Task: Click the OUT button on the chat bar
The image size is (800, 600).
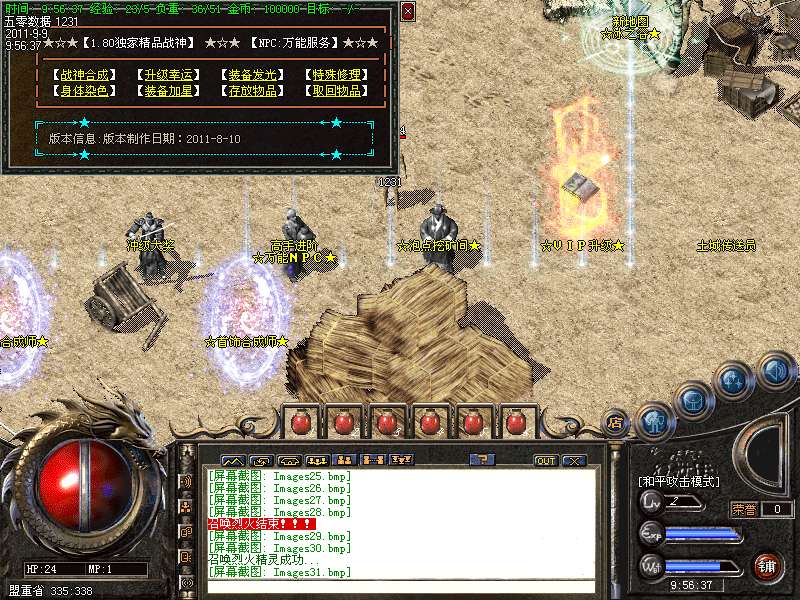Action: [x=545, y=461]
